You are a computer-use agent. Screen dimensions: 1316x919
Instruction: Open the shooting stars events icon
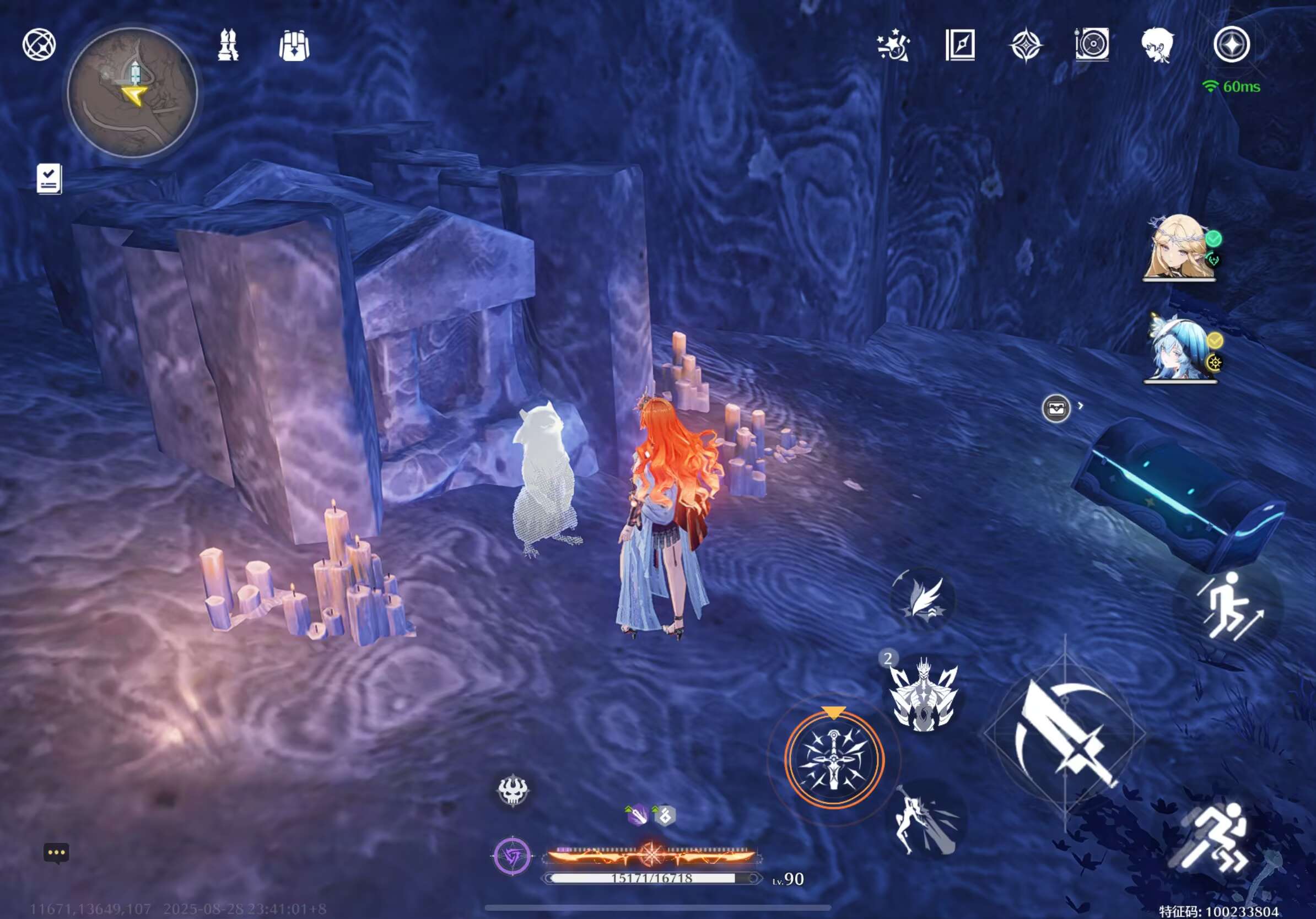point(893,46)
